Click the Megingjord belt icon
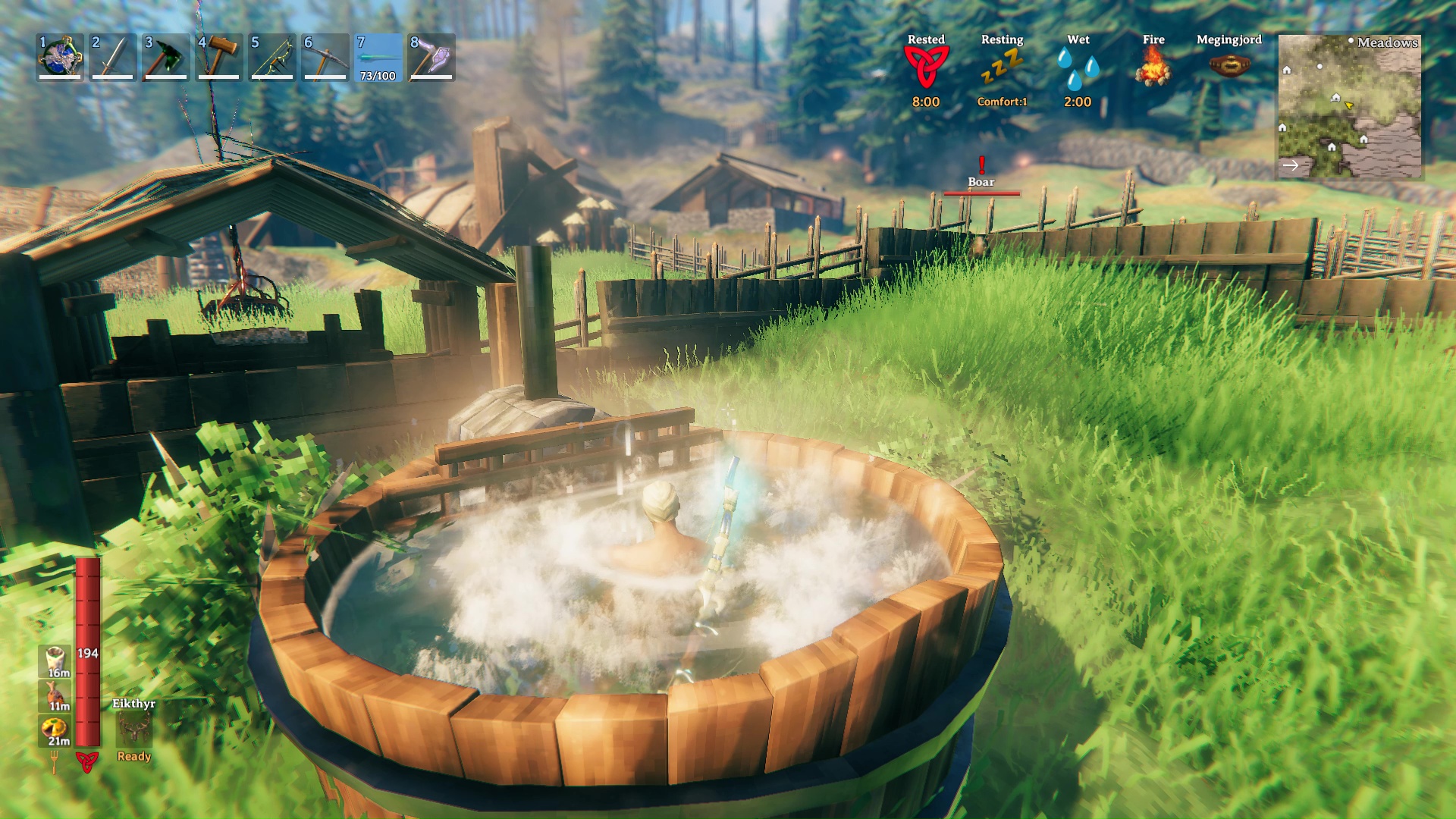1456x819 pixels. point(1228,64)
